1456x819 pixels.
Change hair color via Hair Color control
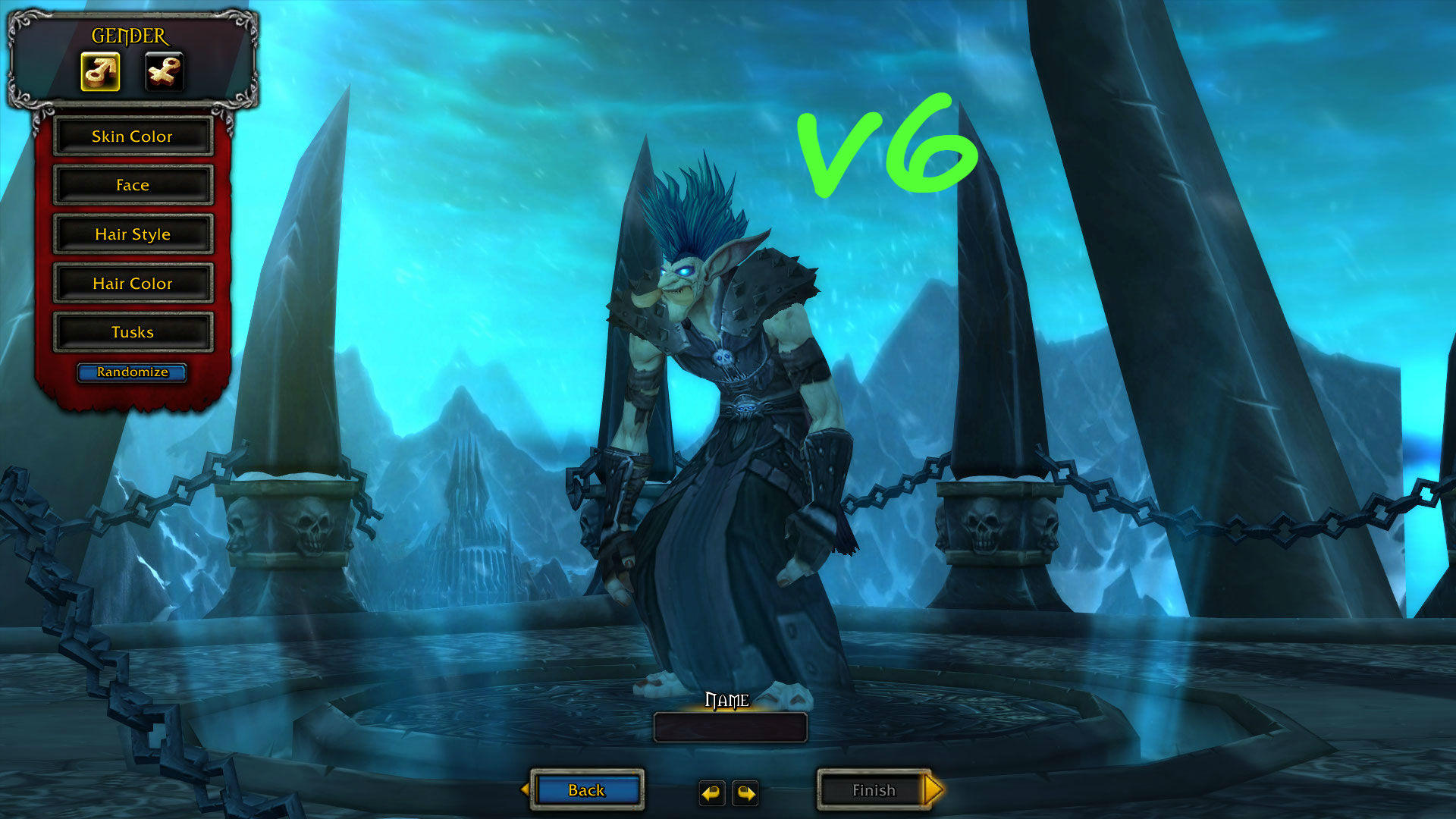(133, 283)
